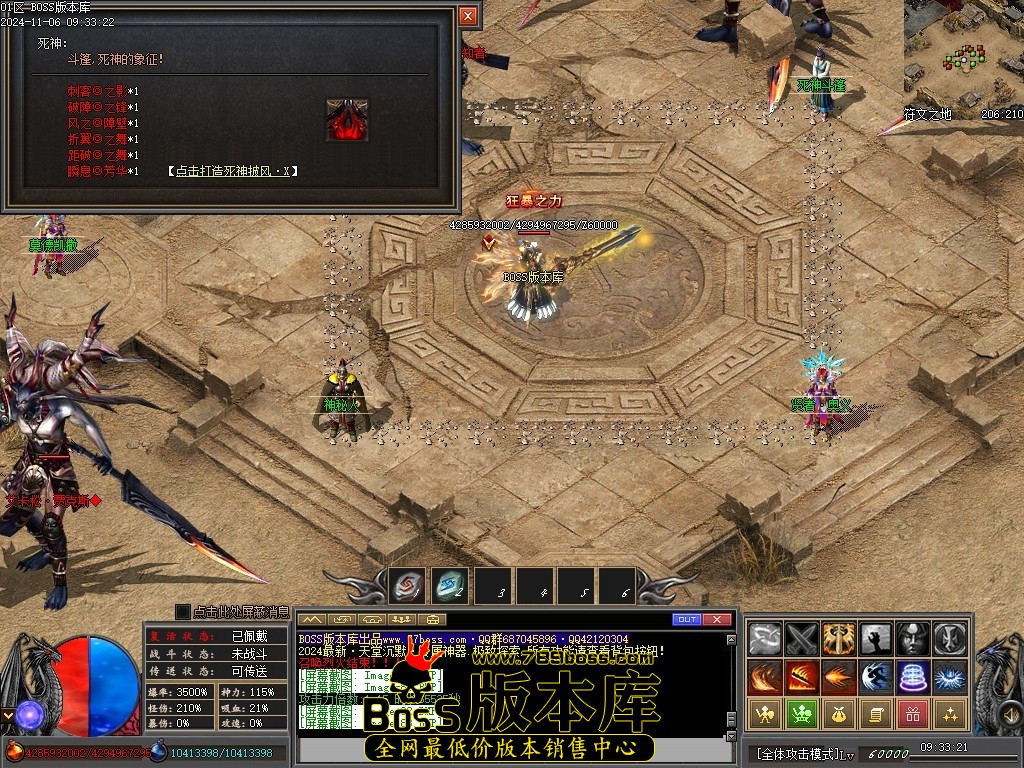The width and height of the screenshot is (1024, 768).
Task: Close the 死神 cloak crafting dialog
Action: [x=467, y=16]
